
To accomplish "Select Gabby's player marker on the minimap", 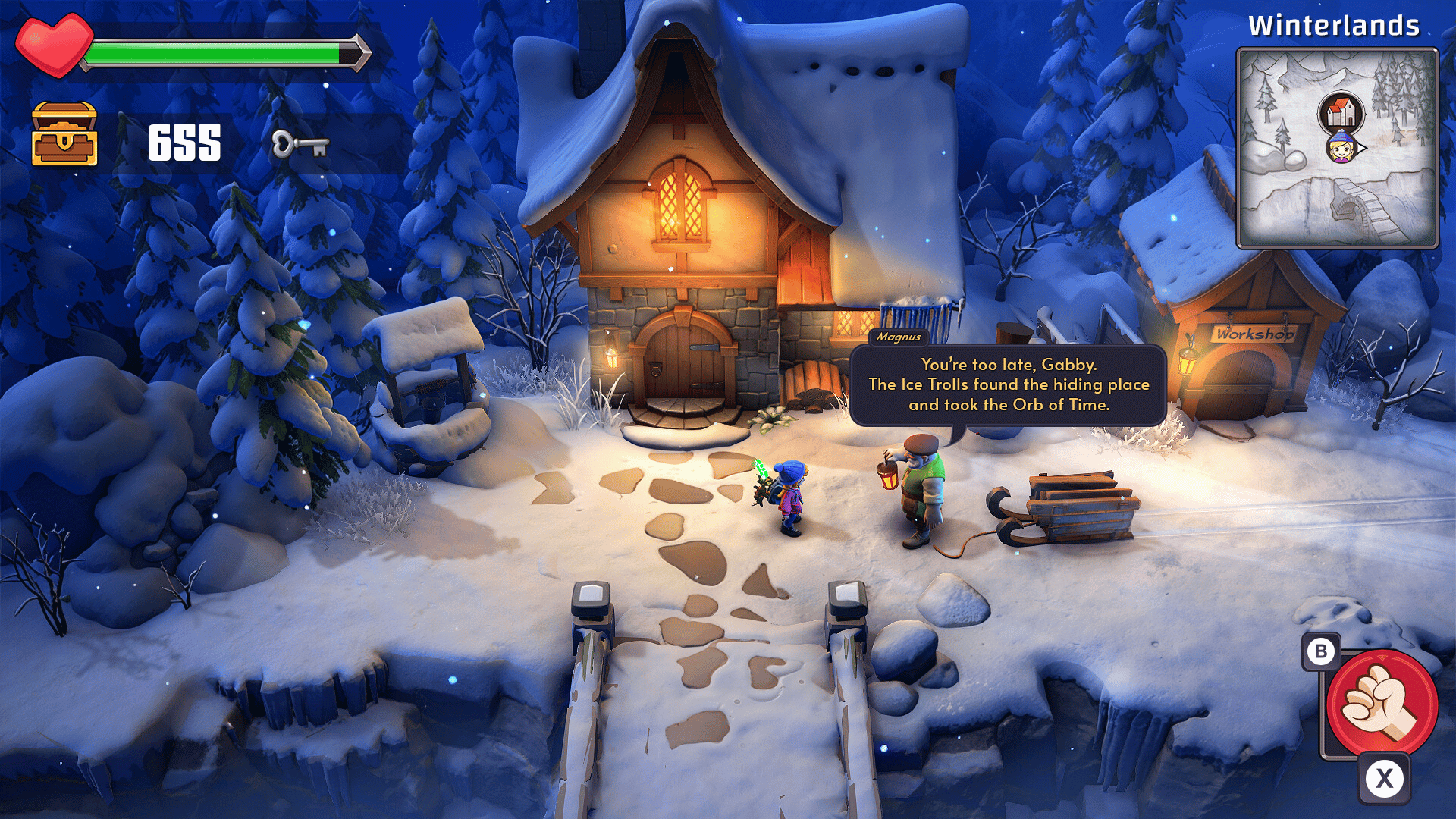I will 1341,147.
